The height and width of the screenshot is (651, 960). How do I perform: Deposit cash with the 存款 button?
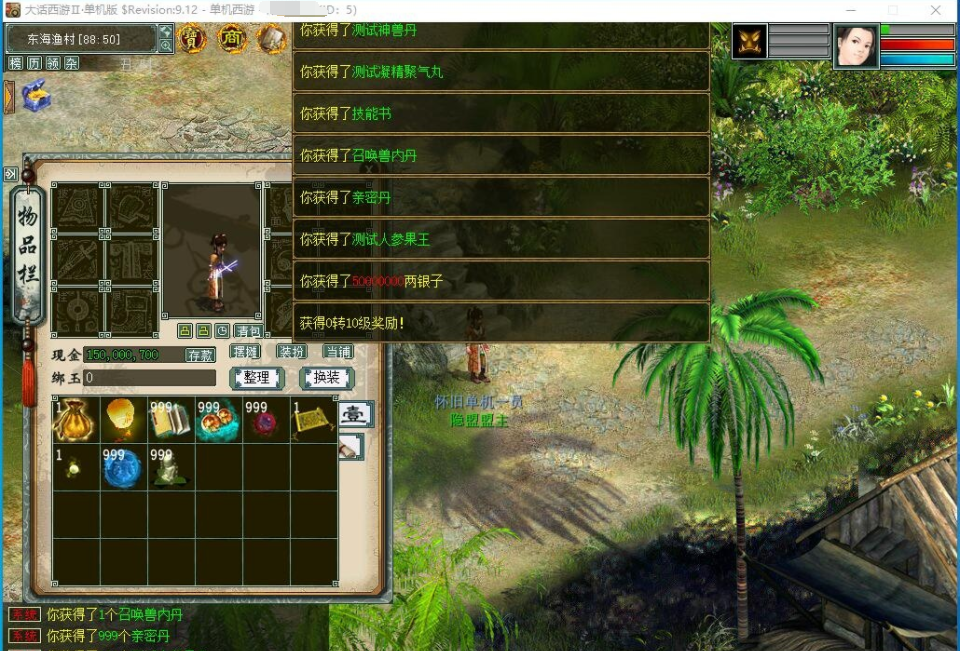coord(200,355)
